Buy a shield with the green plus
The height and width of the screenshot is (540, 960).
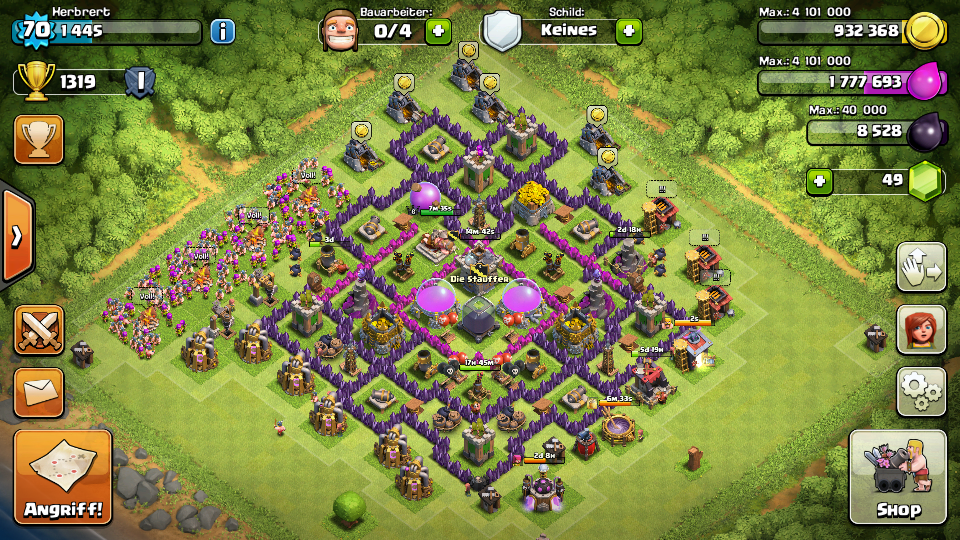click(x=628, y=31)
